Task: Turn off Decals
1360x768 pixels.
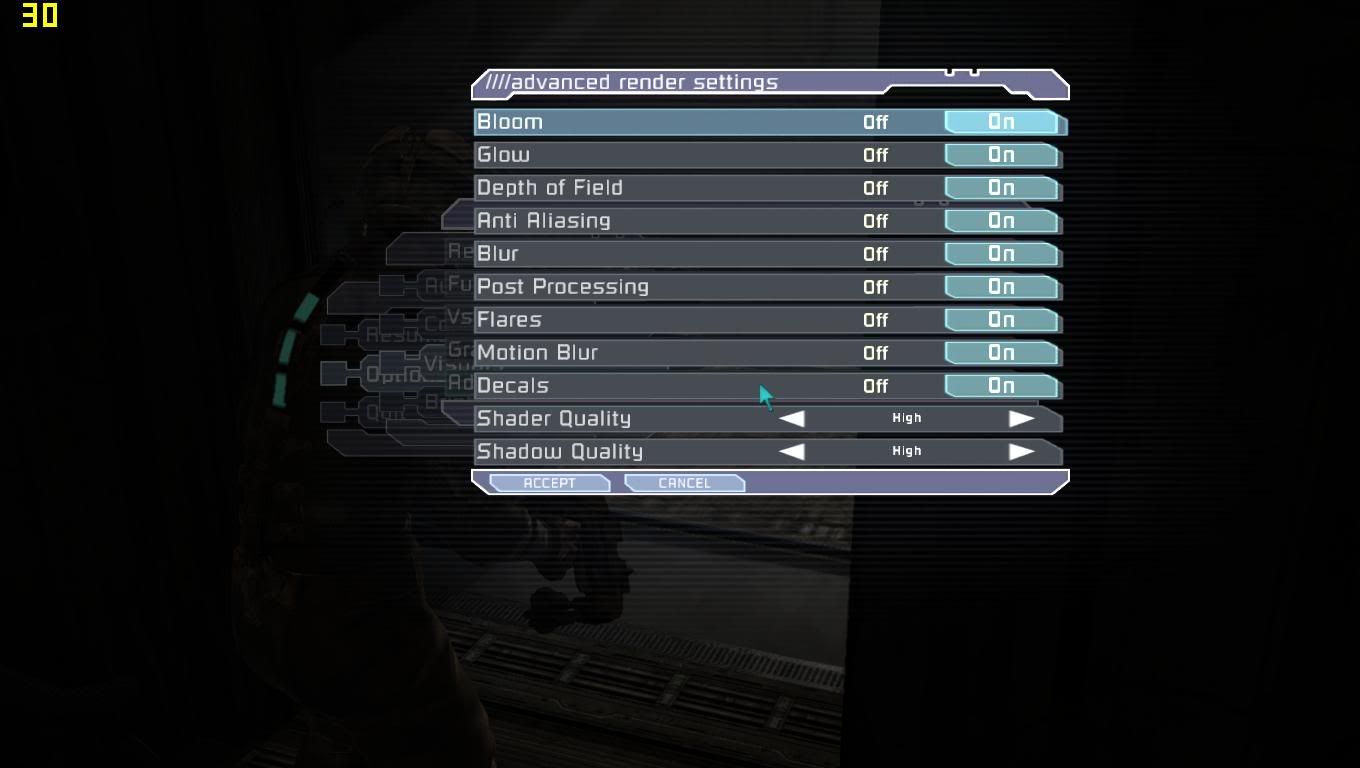Action: [875, 385]
